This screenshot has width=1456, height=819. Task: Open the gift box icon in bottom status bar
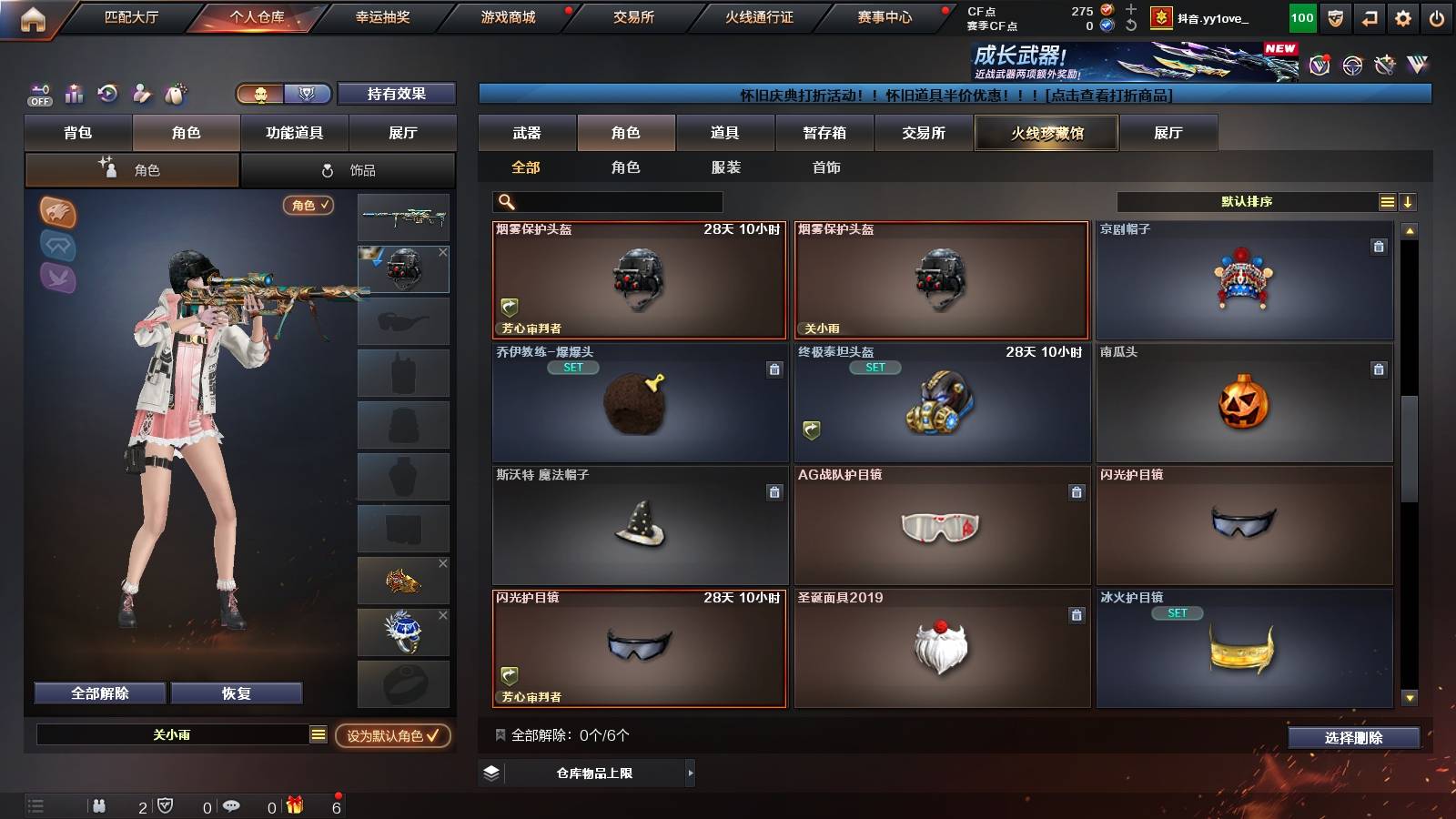(x=294, y=805)
